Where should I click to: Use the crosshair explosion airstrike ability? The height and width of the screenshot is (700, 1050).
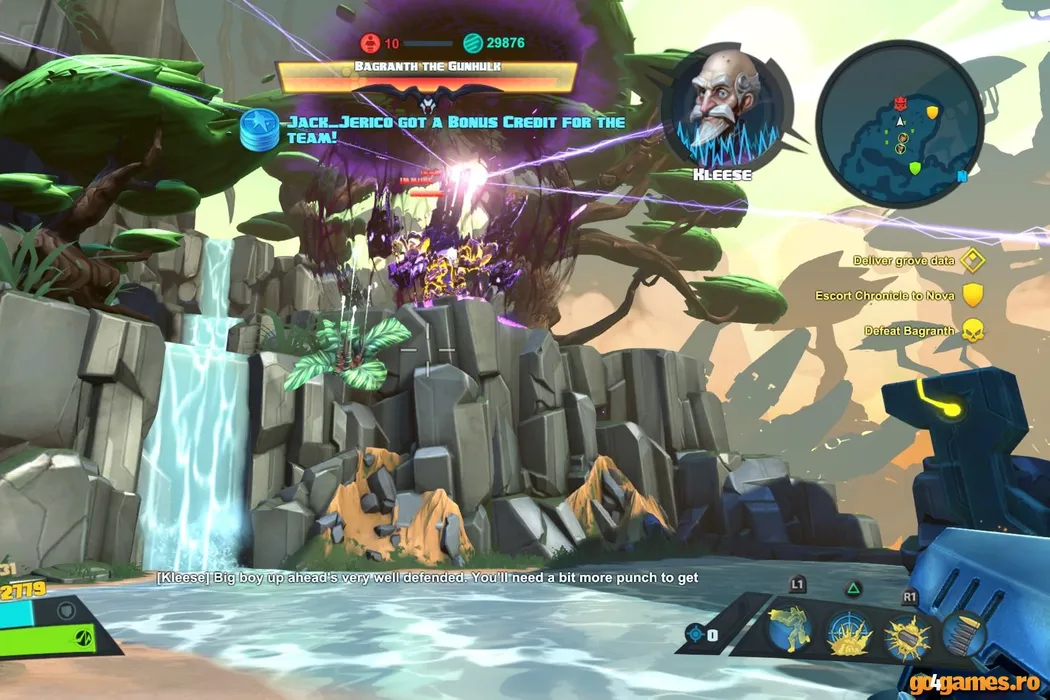click(848, 634)
